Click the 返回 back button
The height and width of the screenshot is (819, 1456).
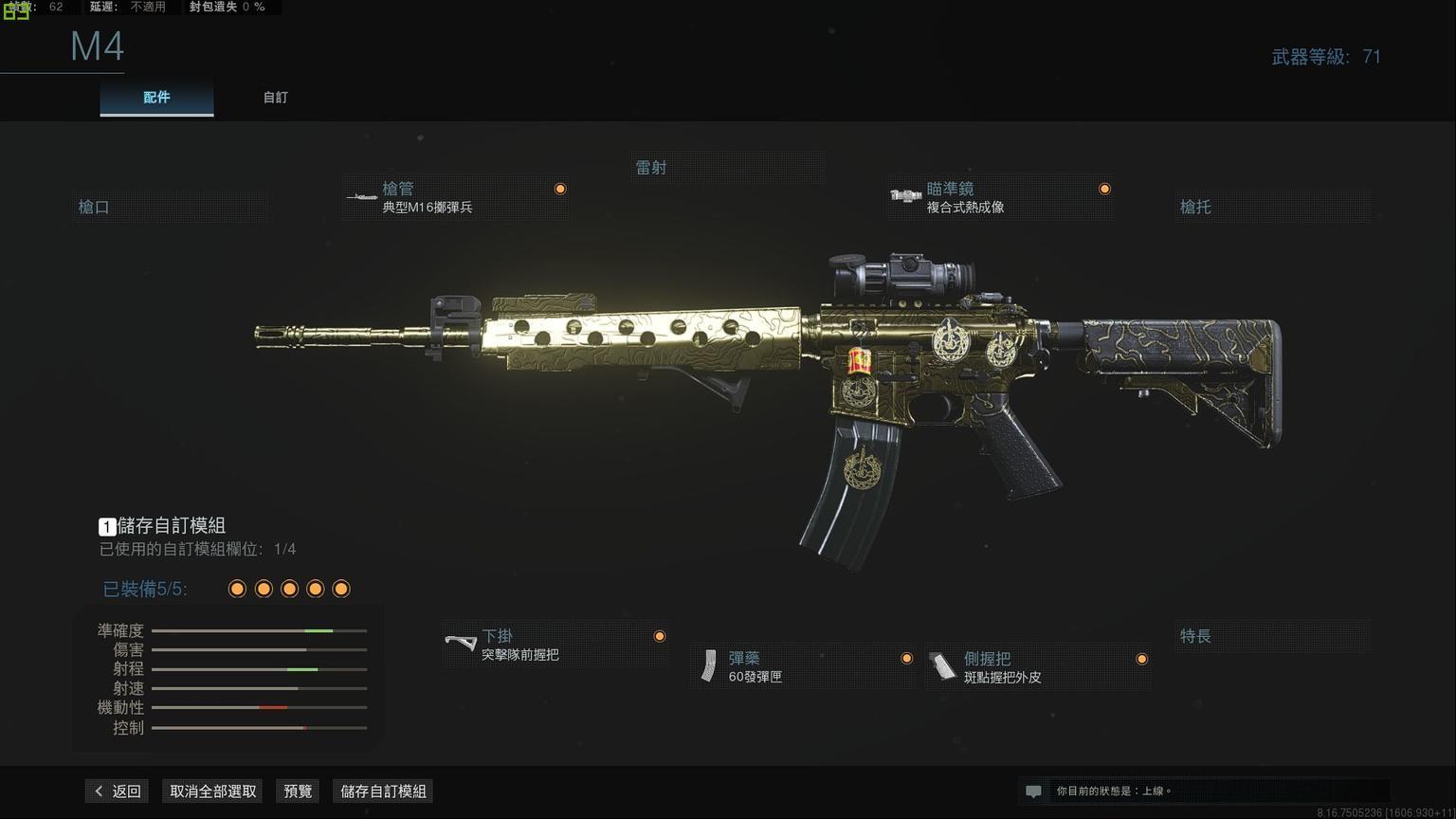[x=117, y=792]
